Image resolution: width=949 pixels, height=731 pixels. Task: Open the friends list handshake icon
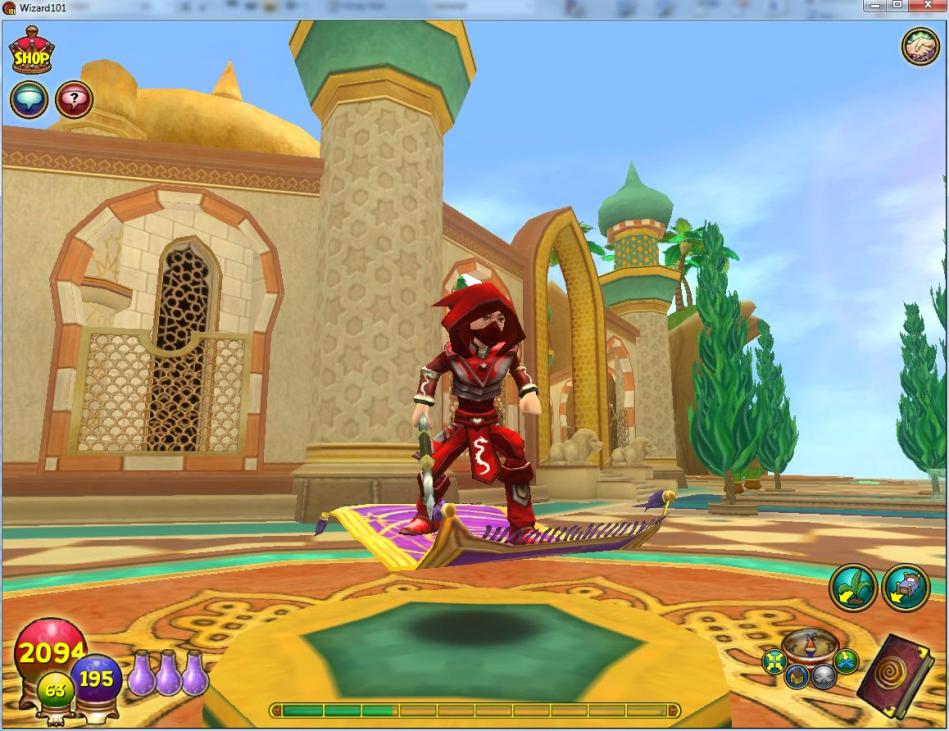(x=920, y=46)
